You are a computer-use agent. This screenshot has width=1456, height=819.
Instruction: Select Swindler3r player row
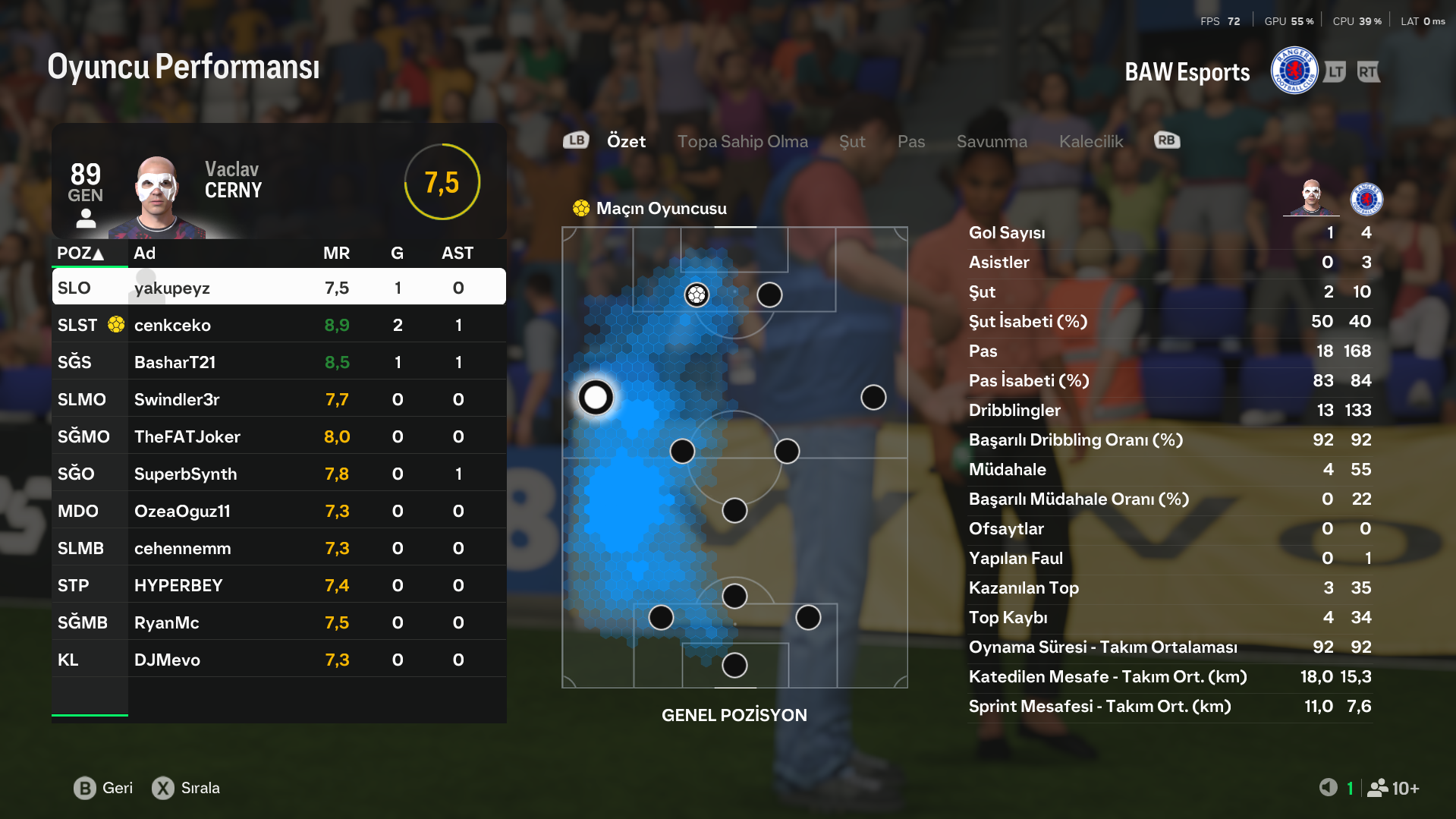(x=278, y=399)
